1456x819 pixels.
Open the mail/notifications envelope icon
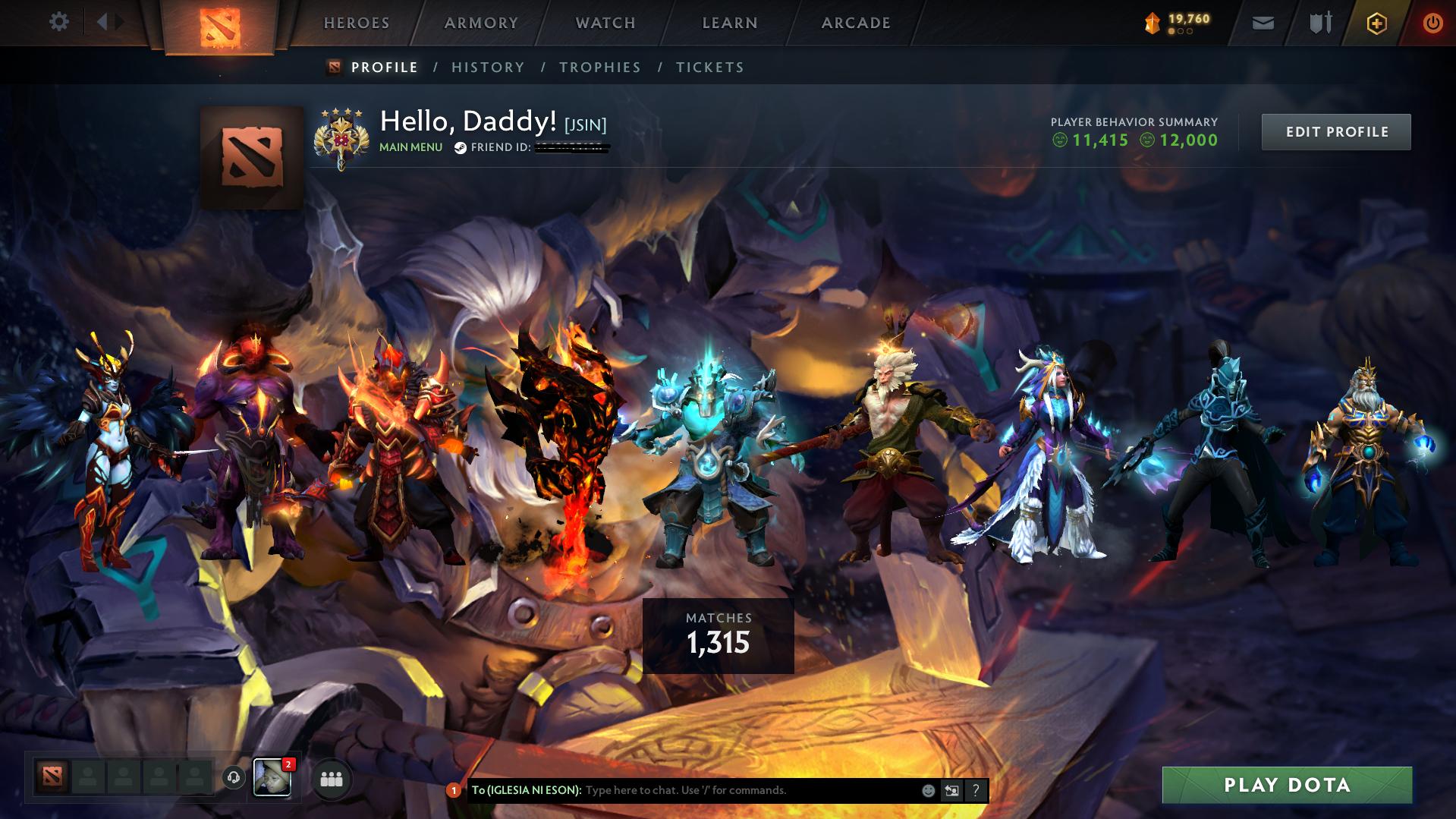1262,23
